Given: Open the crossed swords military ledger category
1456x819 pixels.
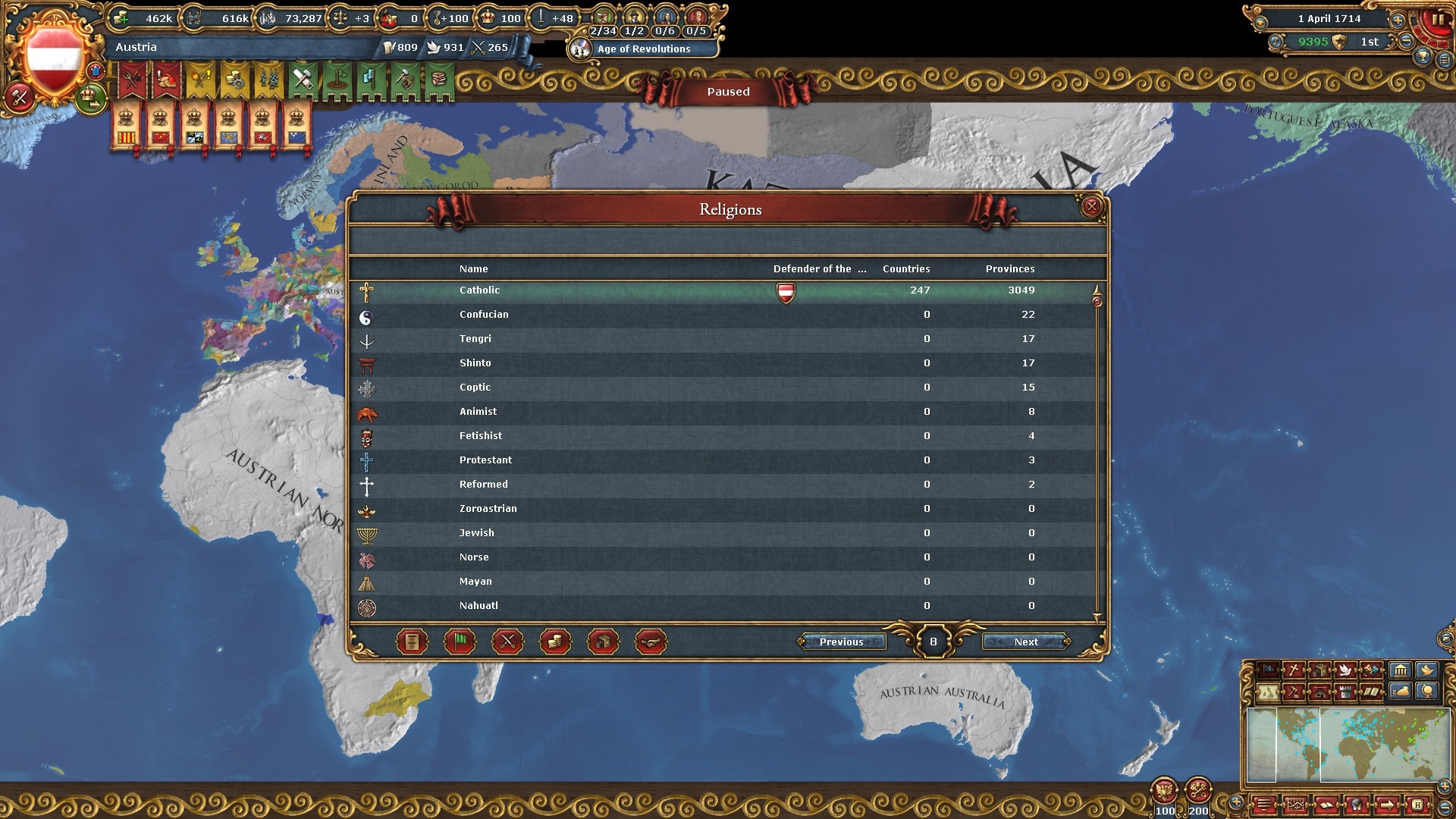Looking at the screenshot, I should pos(507,642).
